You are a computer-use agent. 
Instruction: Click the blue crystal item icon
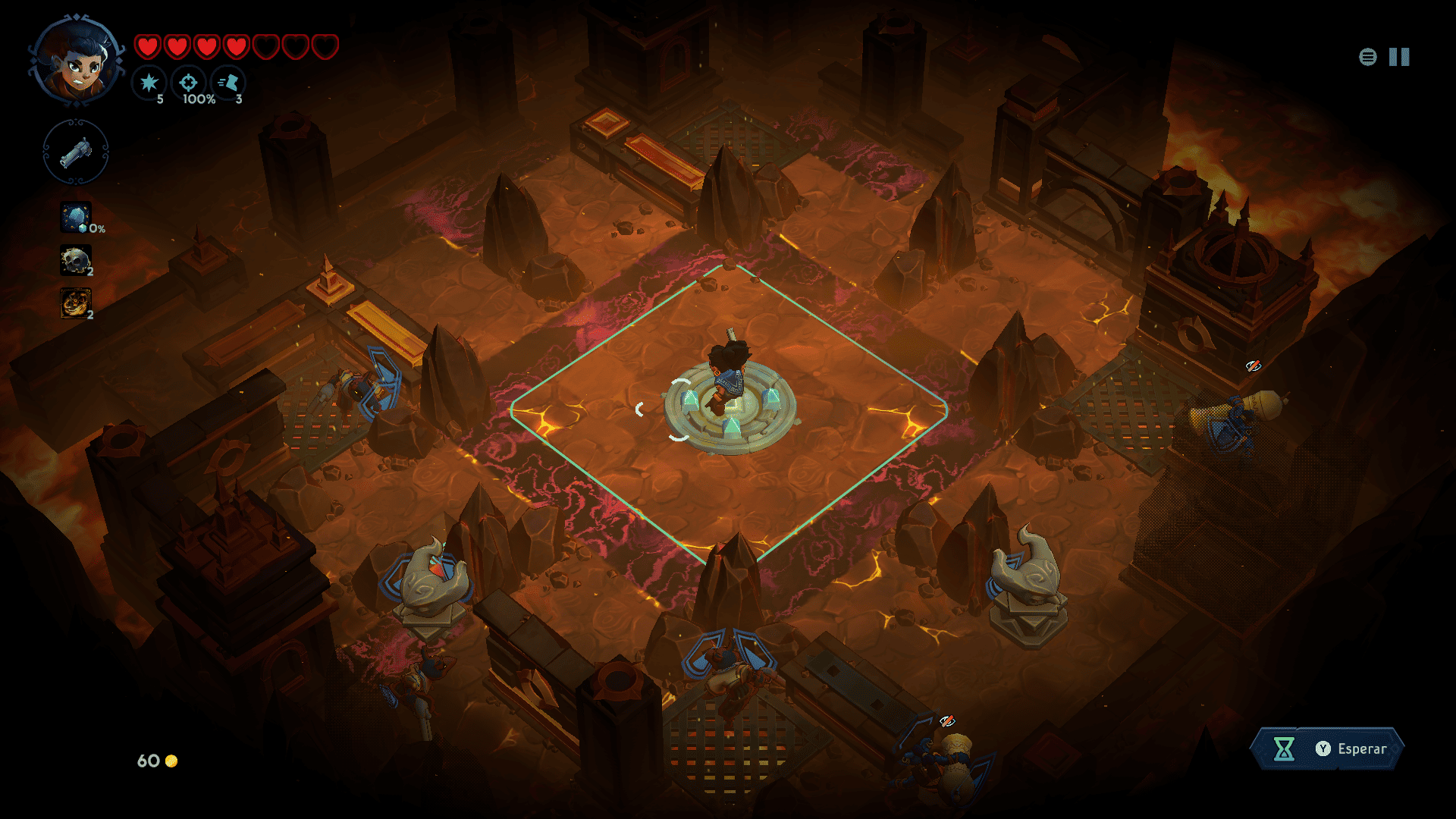coord(76,218)
